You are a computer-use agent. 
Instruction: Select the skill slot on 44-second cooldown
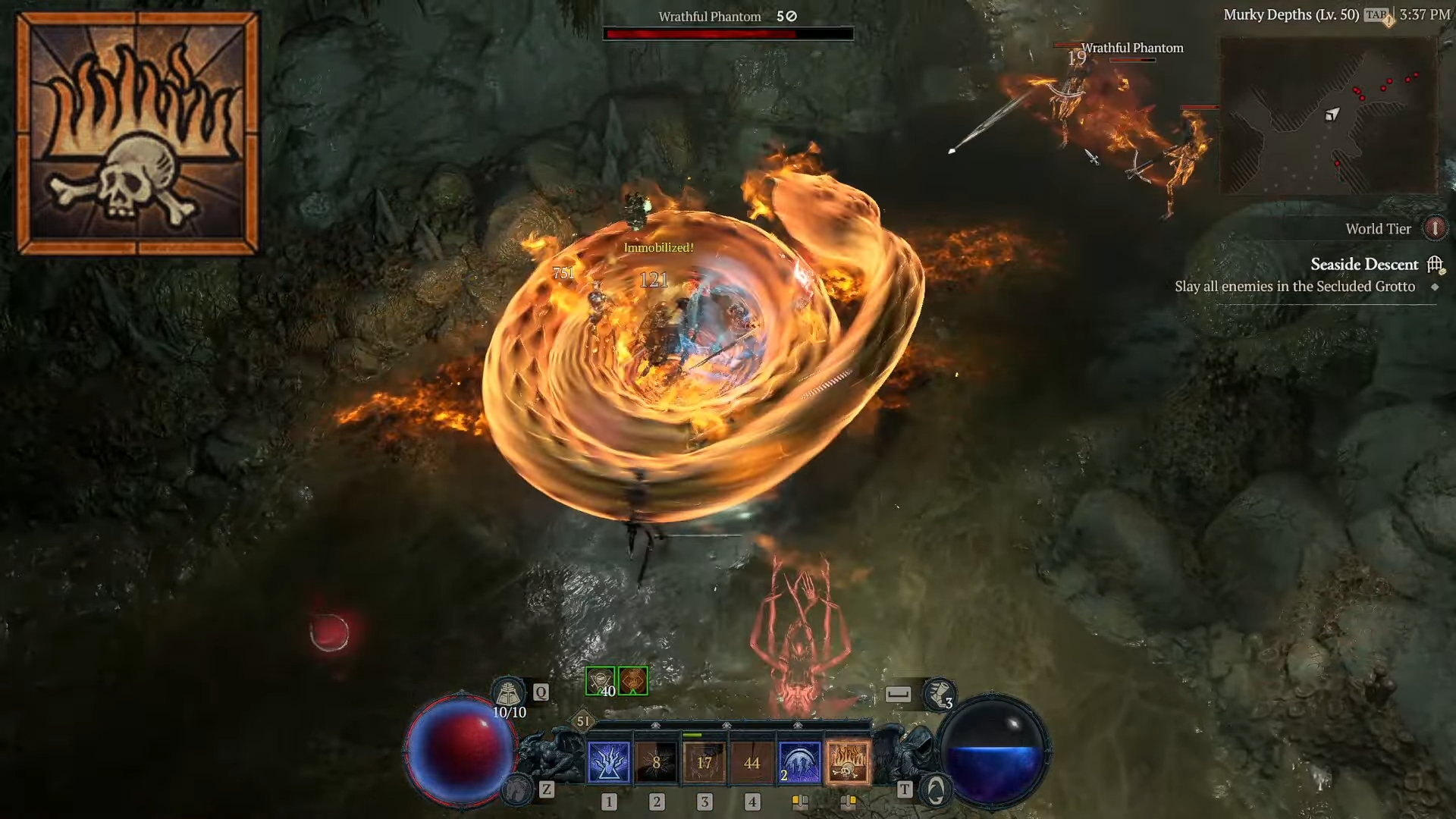coord(752,762)
